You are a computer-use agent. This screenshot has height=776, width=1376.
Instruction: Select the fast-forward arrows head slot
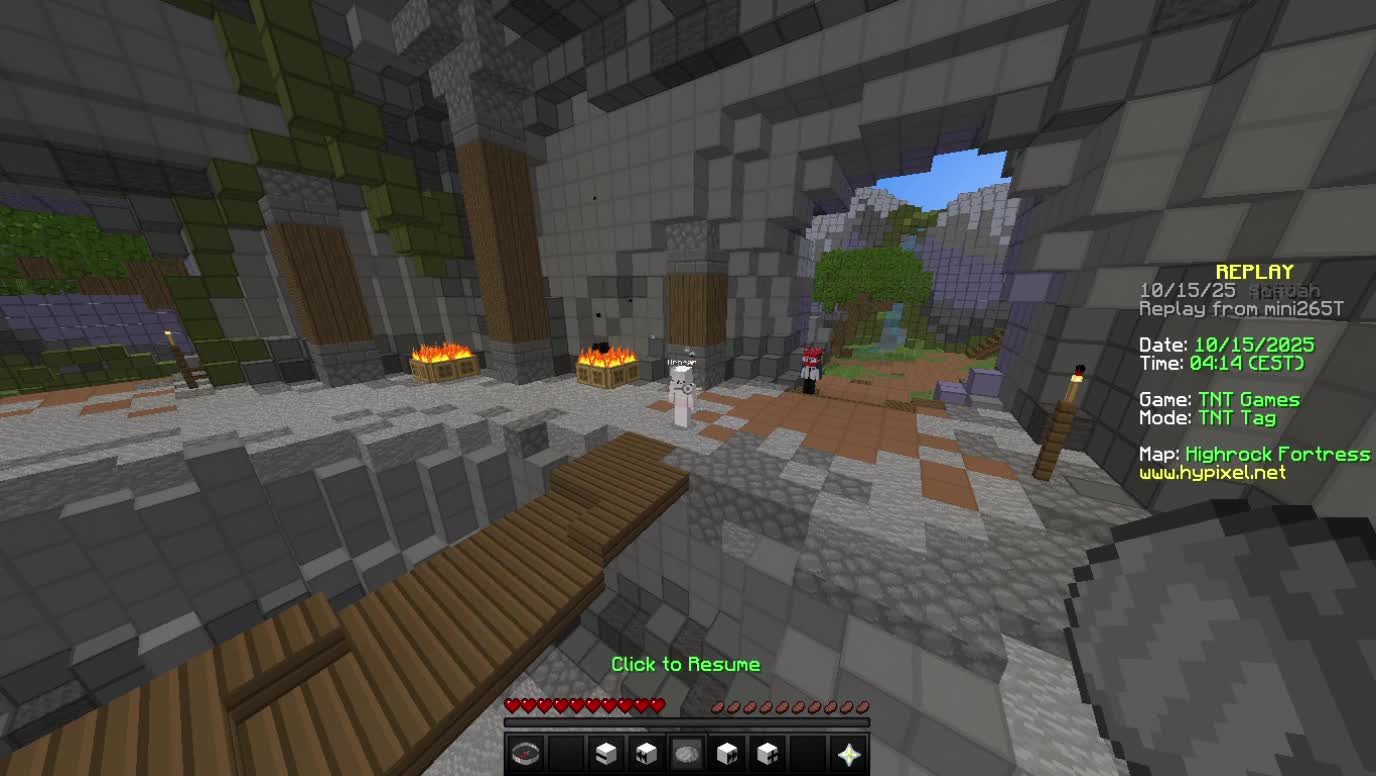click(727, 753)
